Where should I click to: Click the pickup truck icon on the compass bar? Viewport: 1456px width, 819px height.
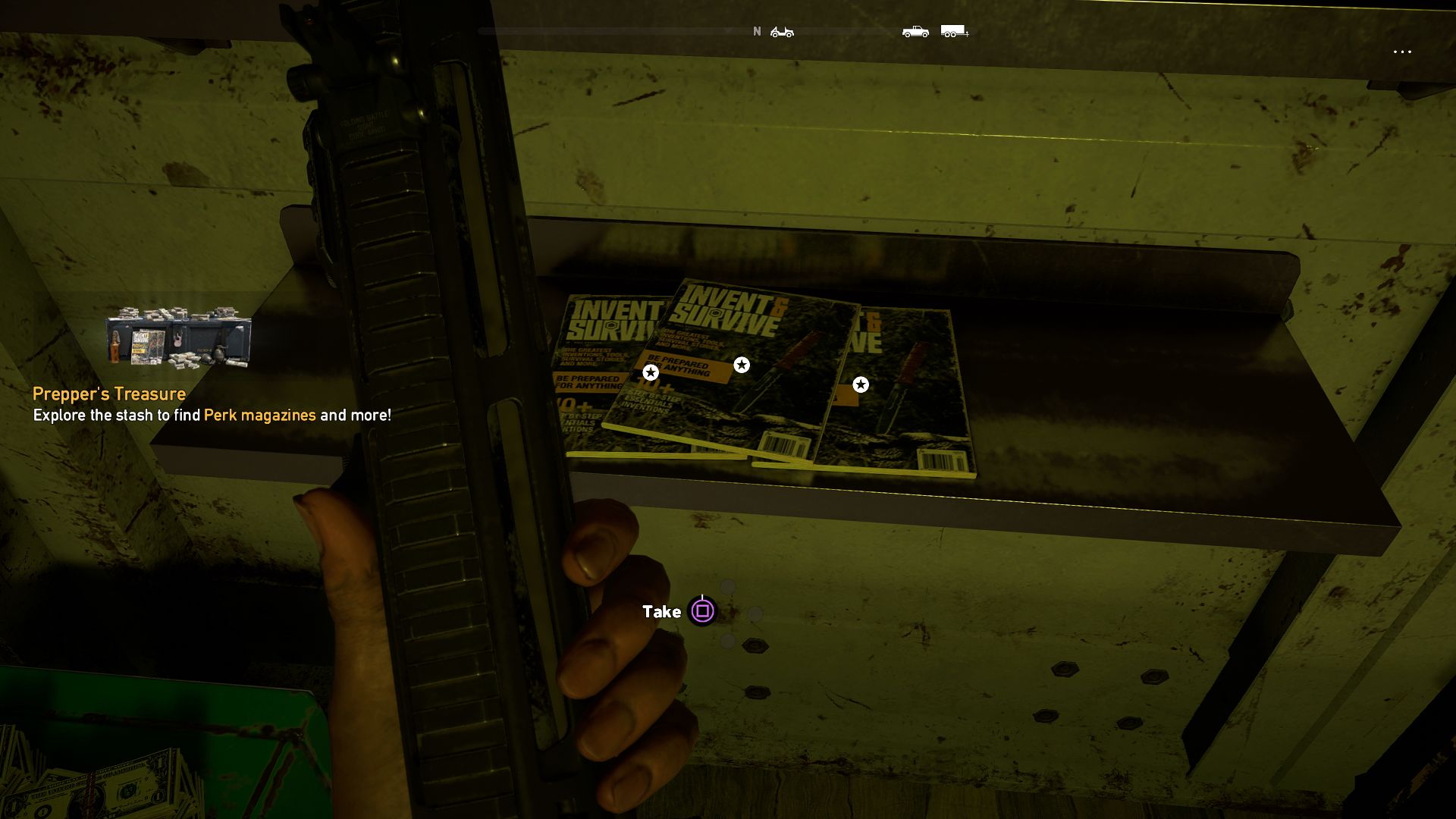(915, 32)
